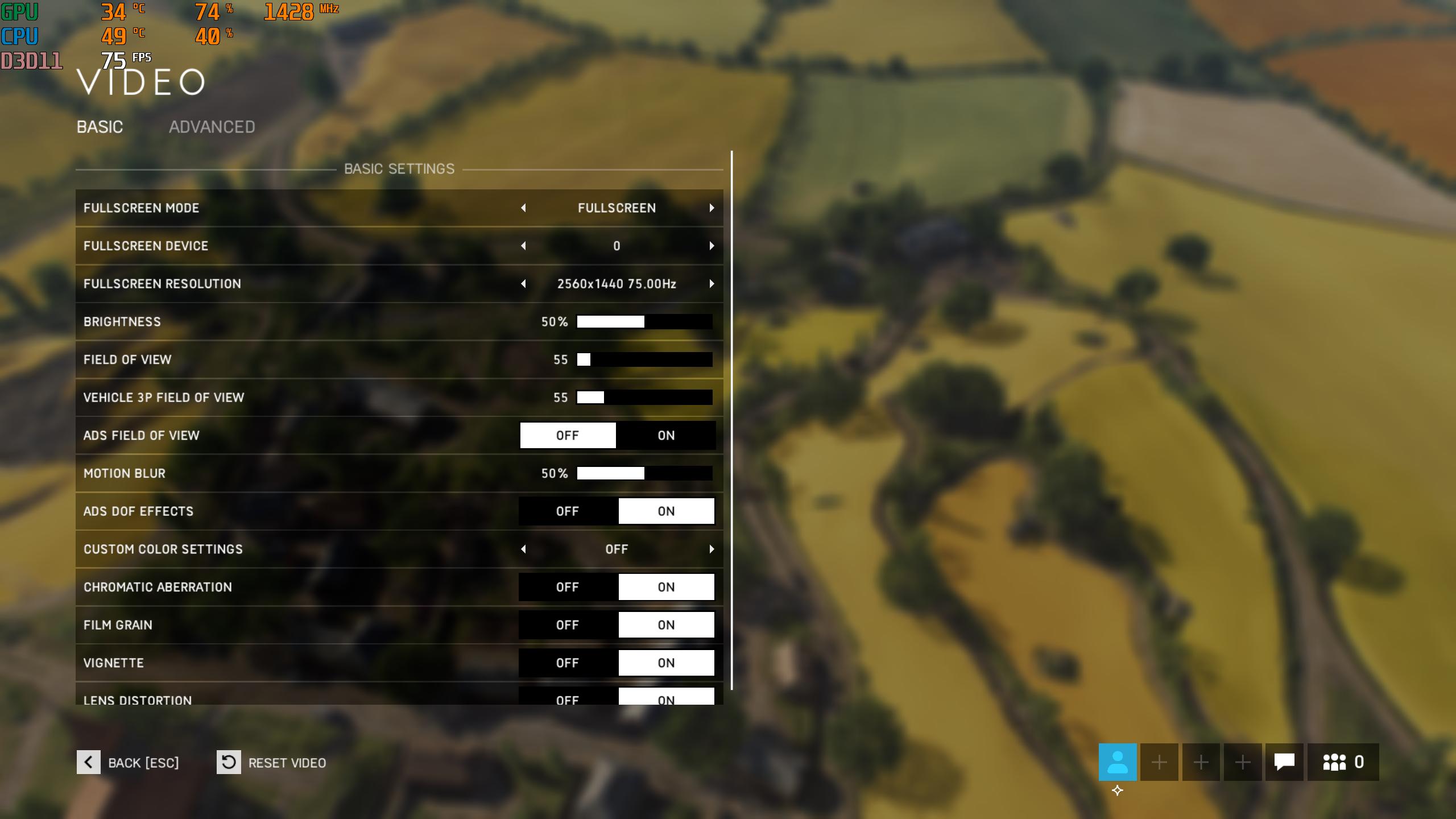Screen dimensions: 1456x819
Task: Set the Field of View slider
Action: [x=644, y=360]
